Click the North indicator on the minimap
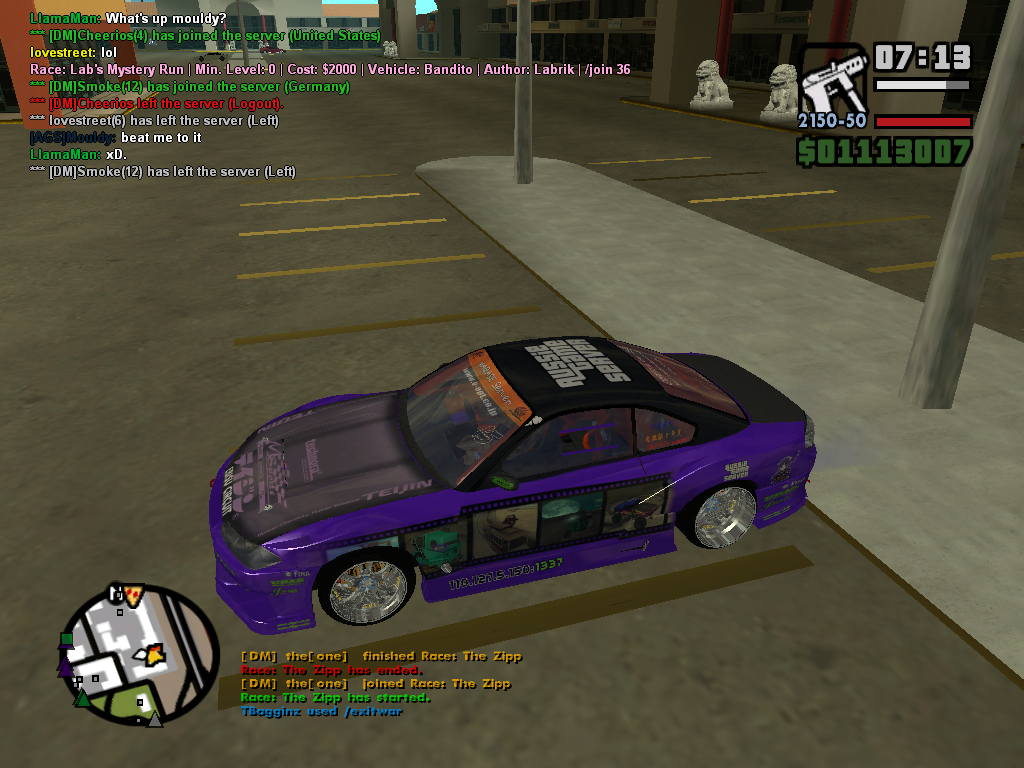 [x=118, y=593]
